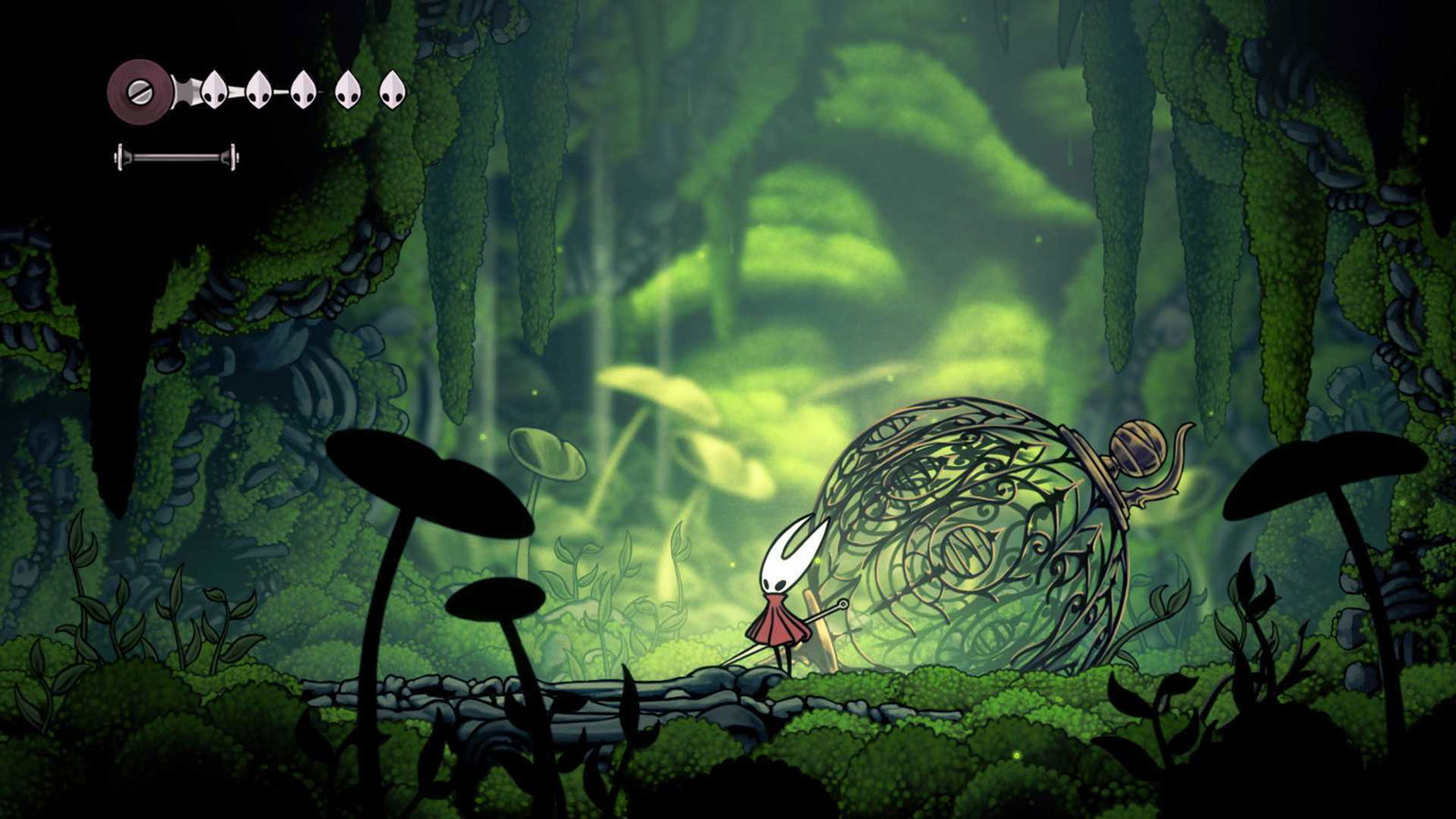Image resolution: width=1456 pixels, height=819 pixels.
Task: Click the first health mask icon
Action: coord(214,89)
